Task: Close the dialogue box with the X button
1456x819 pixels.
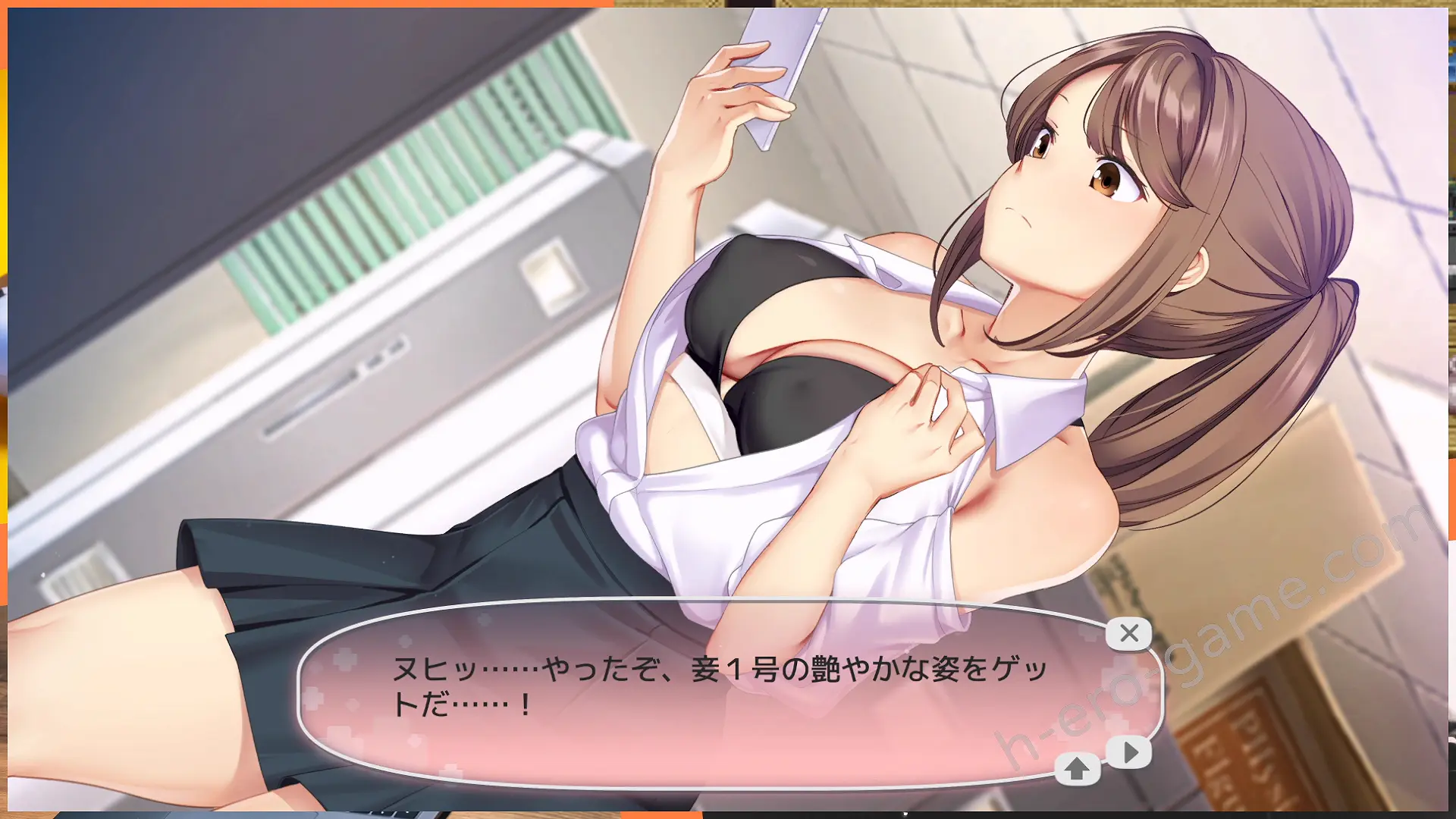Action: pos(1128,633)
